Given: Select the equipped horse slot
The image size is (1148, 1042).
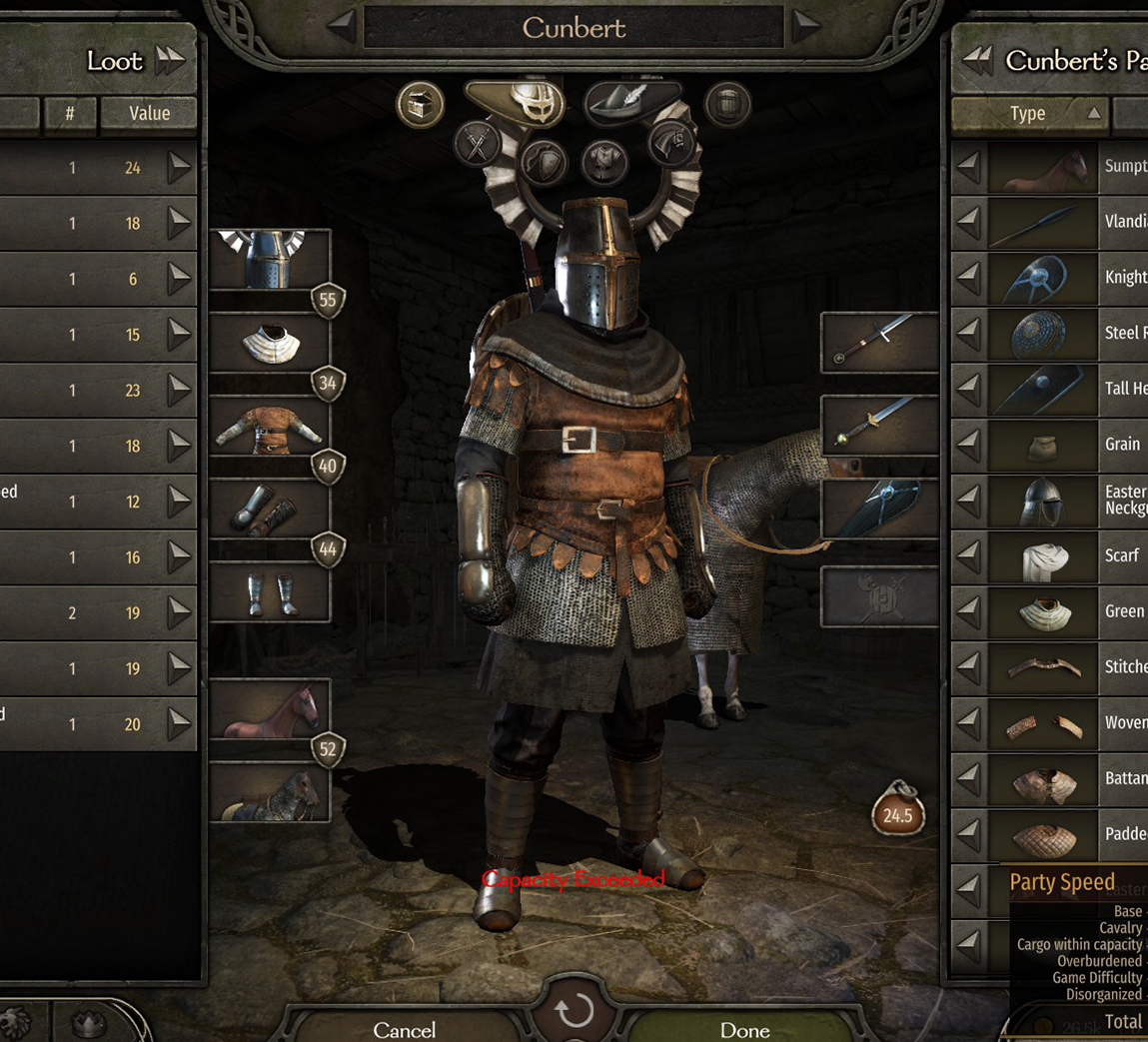Looking at the screenshot, I should pos(270,709).
